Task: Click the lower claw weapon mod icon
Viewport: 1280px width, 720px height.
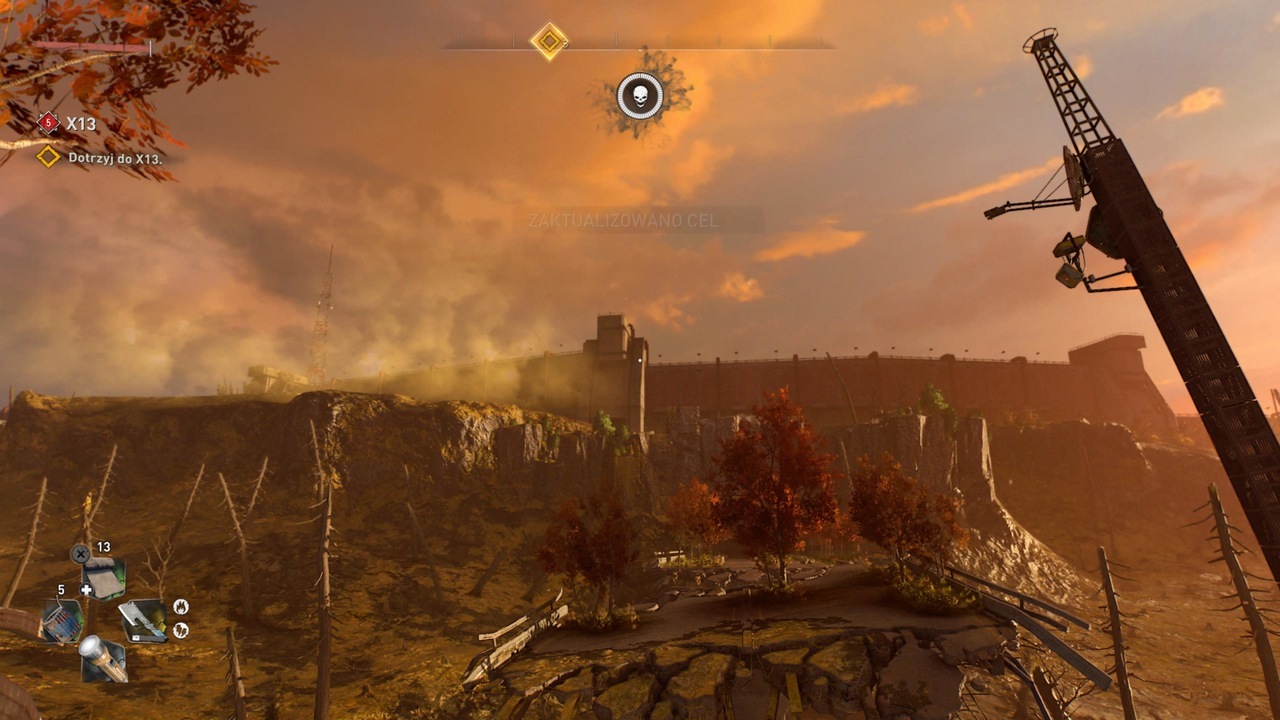Action: click(x=180, y=629)
